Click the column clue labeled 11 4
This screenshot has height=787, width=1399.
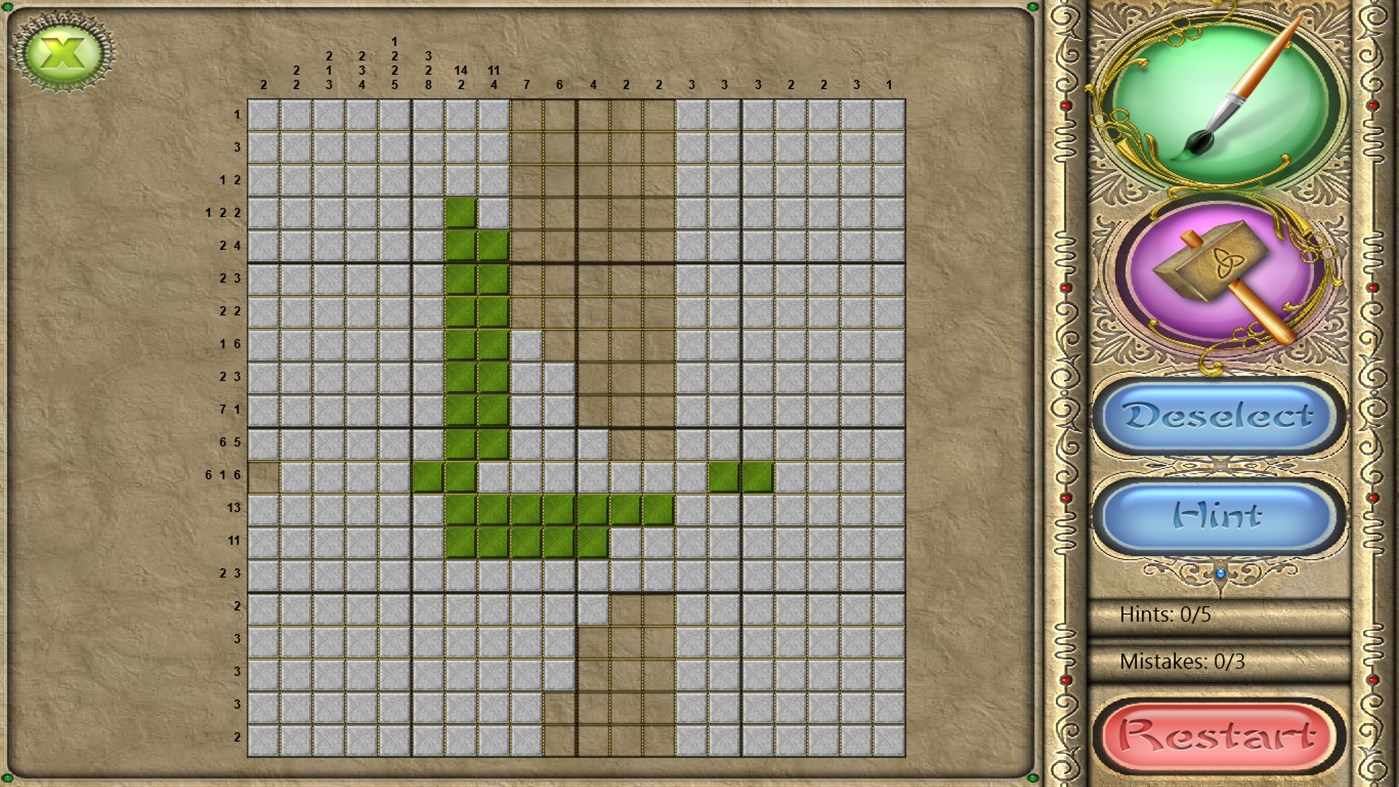(x=493, y=75)
